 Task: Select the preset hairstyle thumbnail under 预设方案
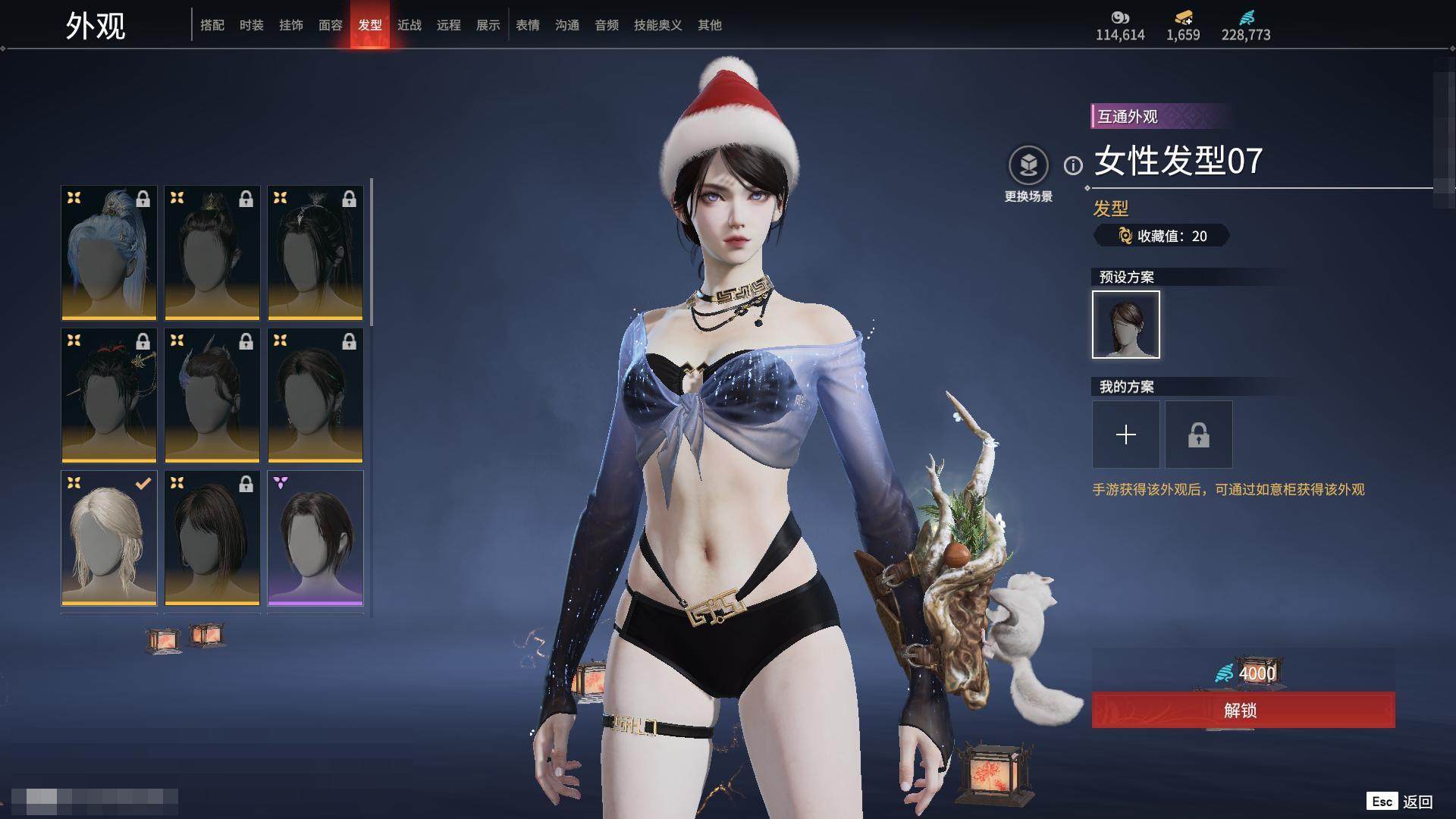pyautogui.click(x=1126, y=325)
